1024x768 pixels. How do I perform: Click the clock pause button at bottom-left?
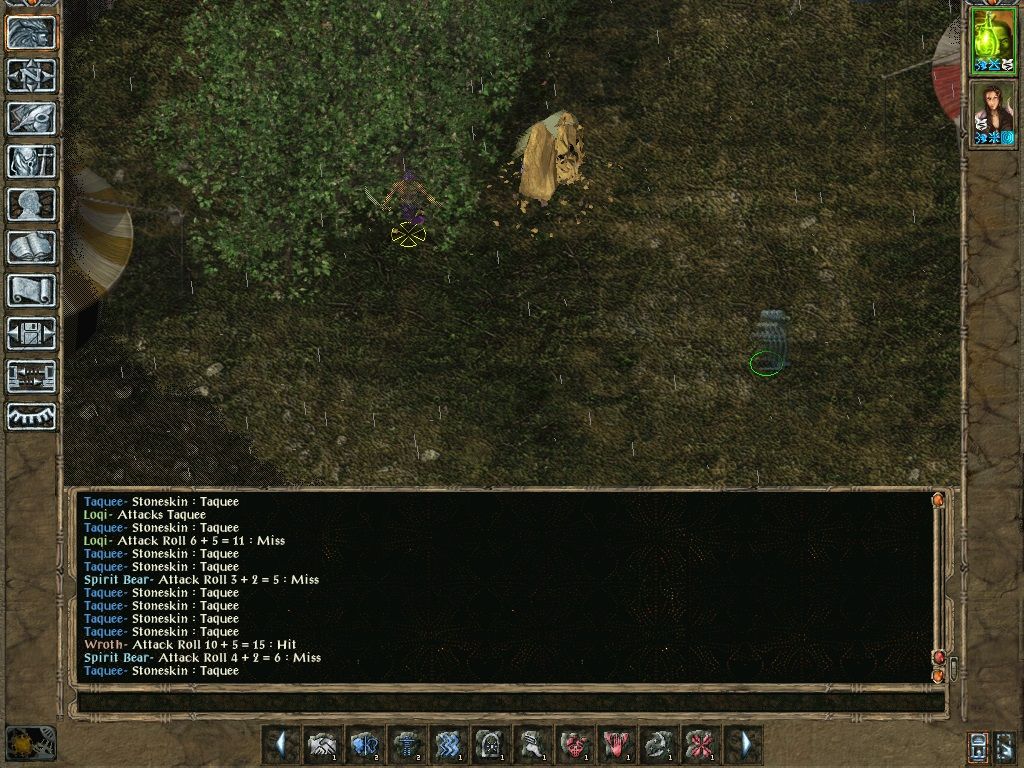click(30, 743)
